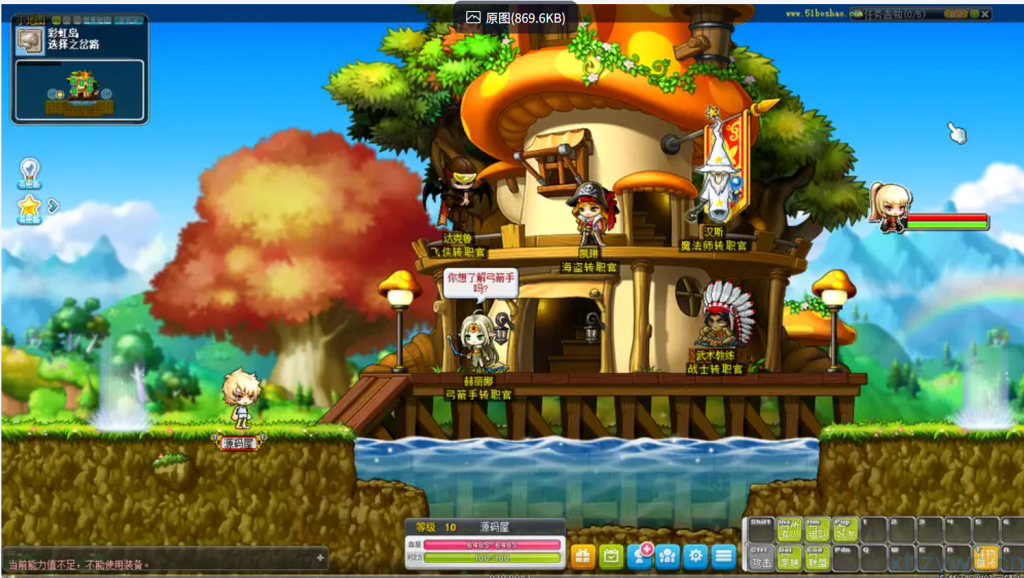Select the orange quickslot in the bottom-right corner
This screenshot has width=1024, height=578.
986,557
